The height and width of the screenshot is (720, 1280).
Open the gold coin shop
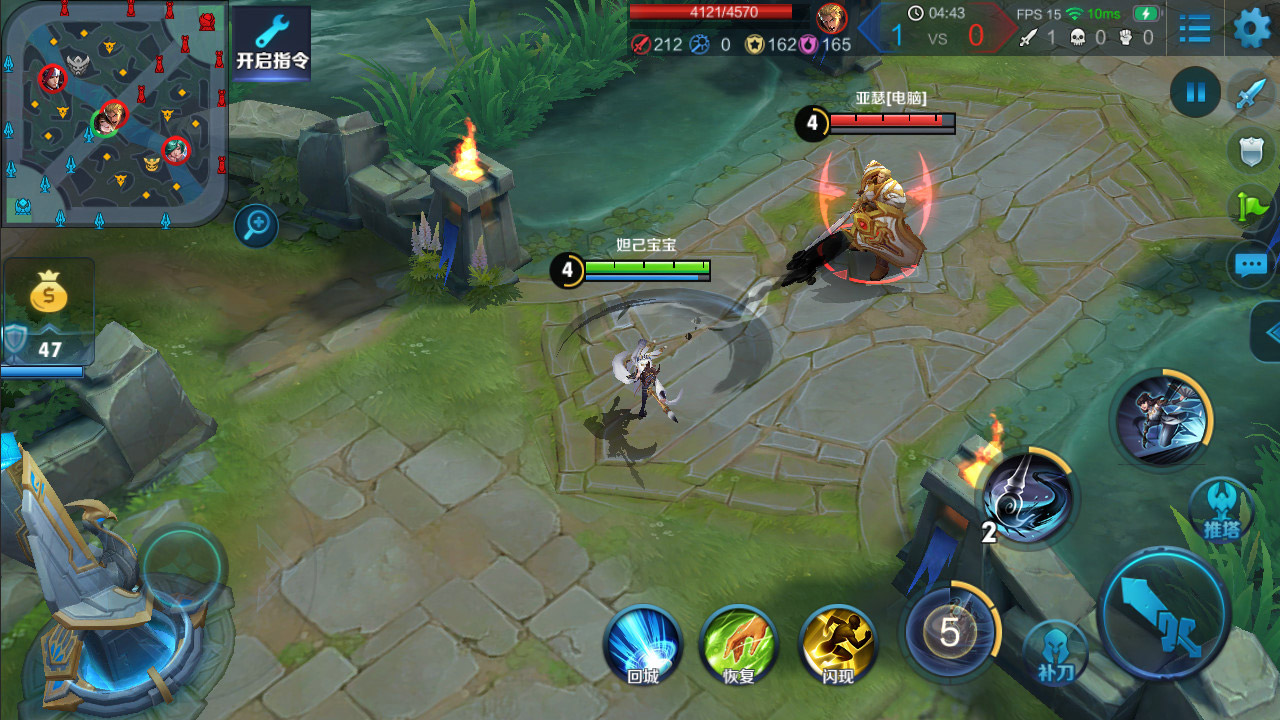pos(48,296)
